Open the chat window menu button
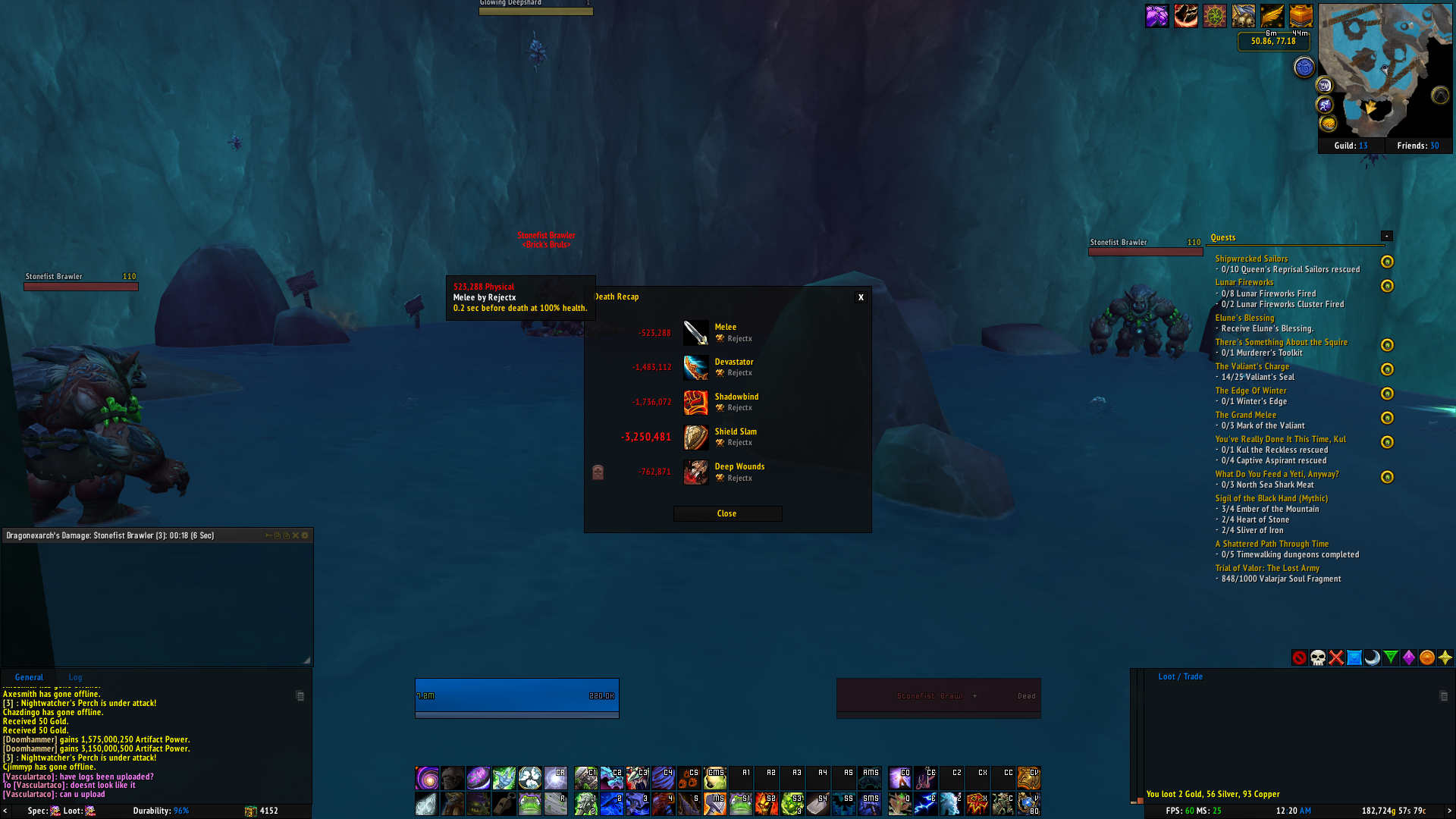This screenshot has width=1456, height=819. coord(300,695)
